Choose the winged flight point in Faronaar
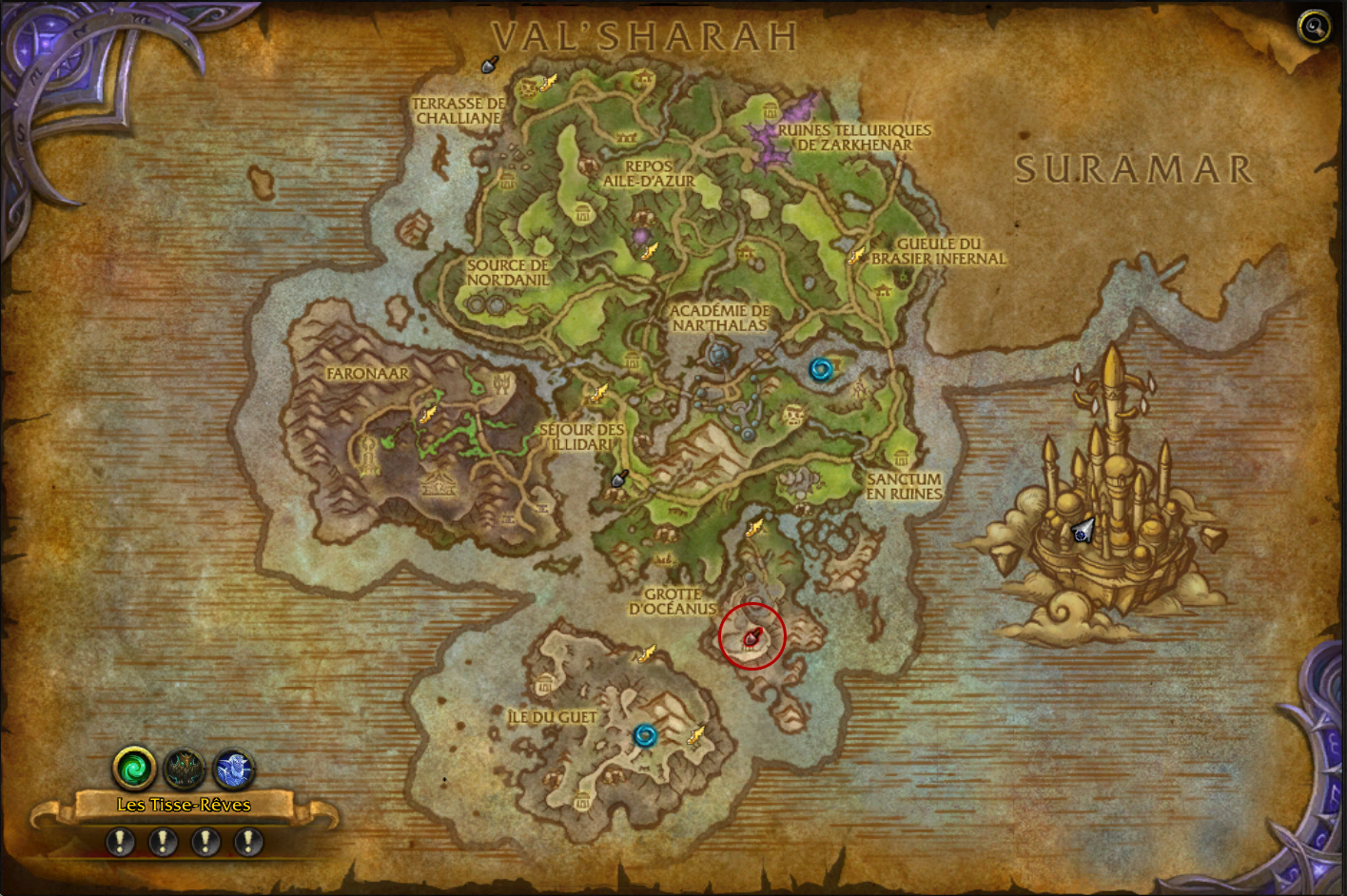 click(428, 414)
